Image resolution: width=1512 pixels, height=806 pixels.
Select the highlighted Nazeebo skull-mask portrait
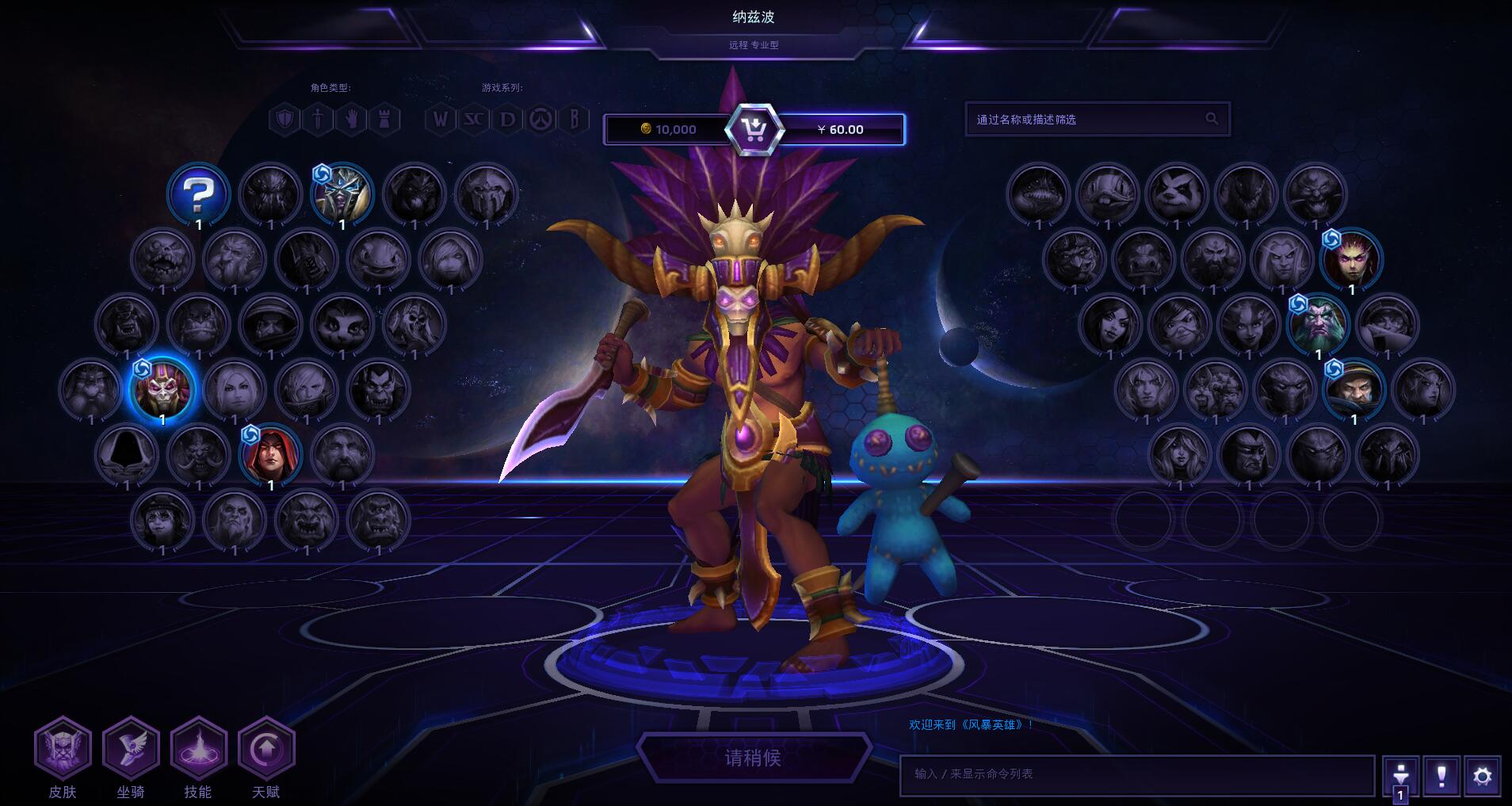coord(162,388)
